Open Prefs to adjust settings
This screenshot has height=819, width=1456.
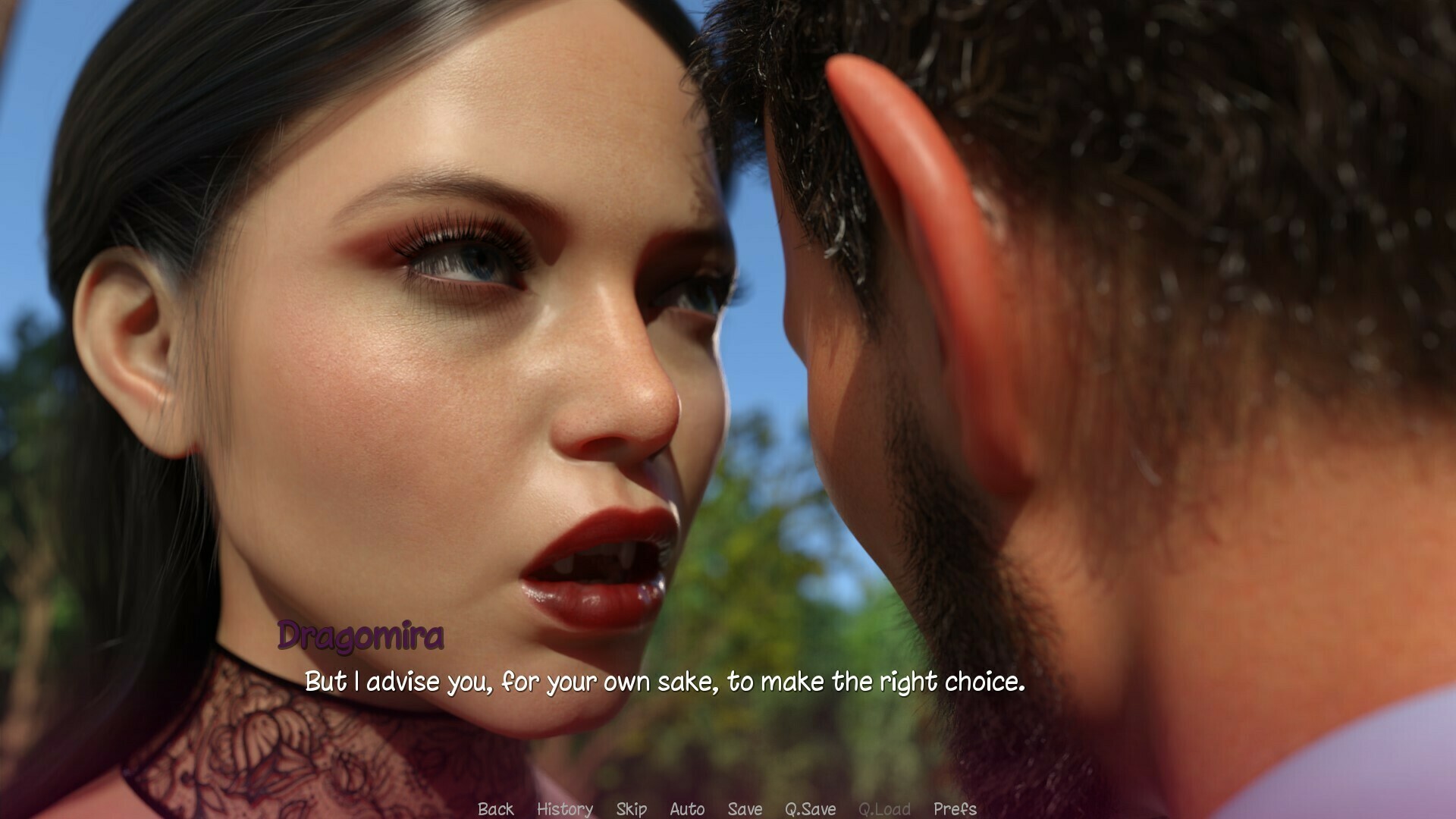pos(955,809)
